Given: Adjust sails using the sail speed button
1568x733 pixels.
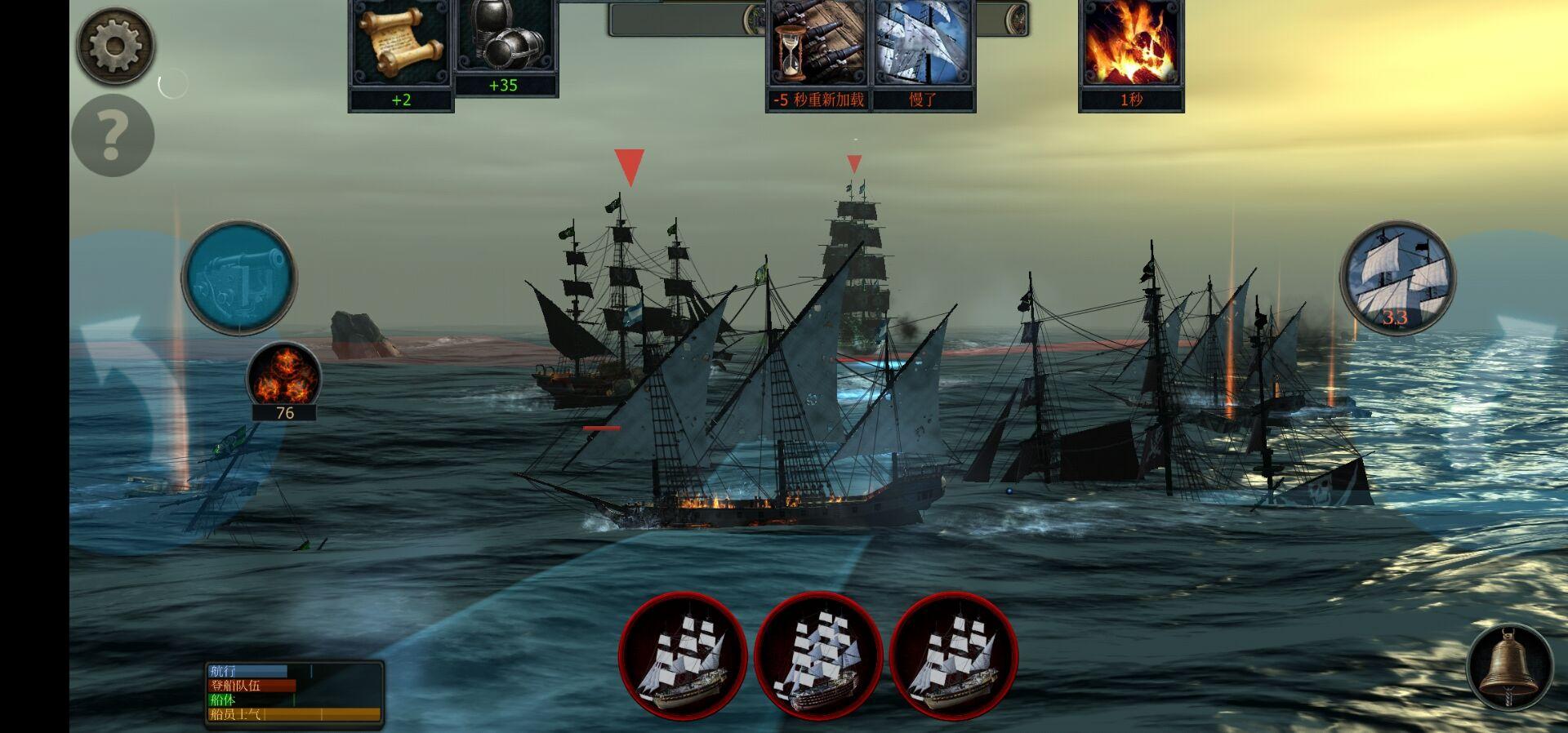Looking at the screenshot, I should coord(1396,277).
